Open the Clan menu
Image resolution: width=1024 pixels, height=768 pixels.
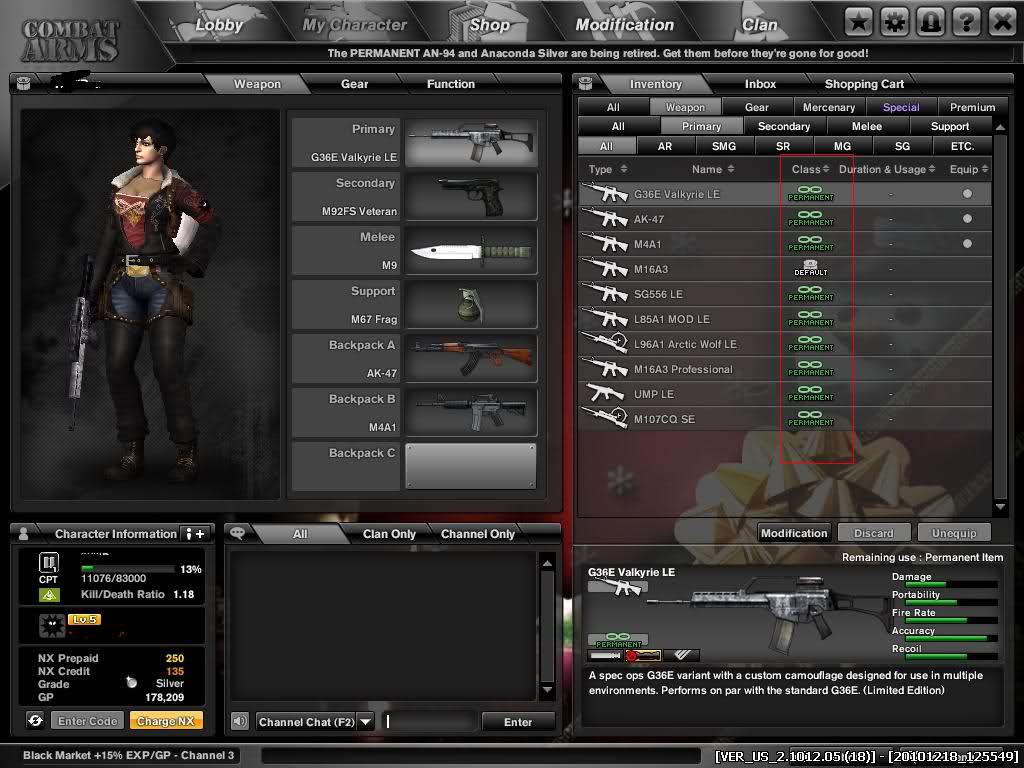759,24
